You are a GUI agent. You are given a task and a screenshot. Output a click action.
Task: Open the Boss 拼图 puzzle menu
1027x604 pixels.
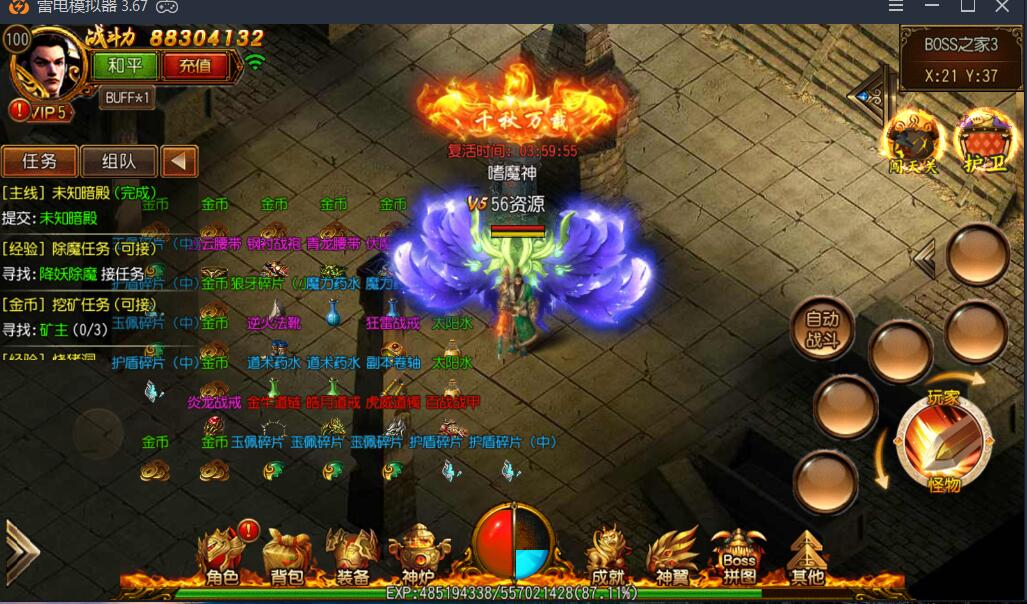pyautogui.click(x=739, y=556)
